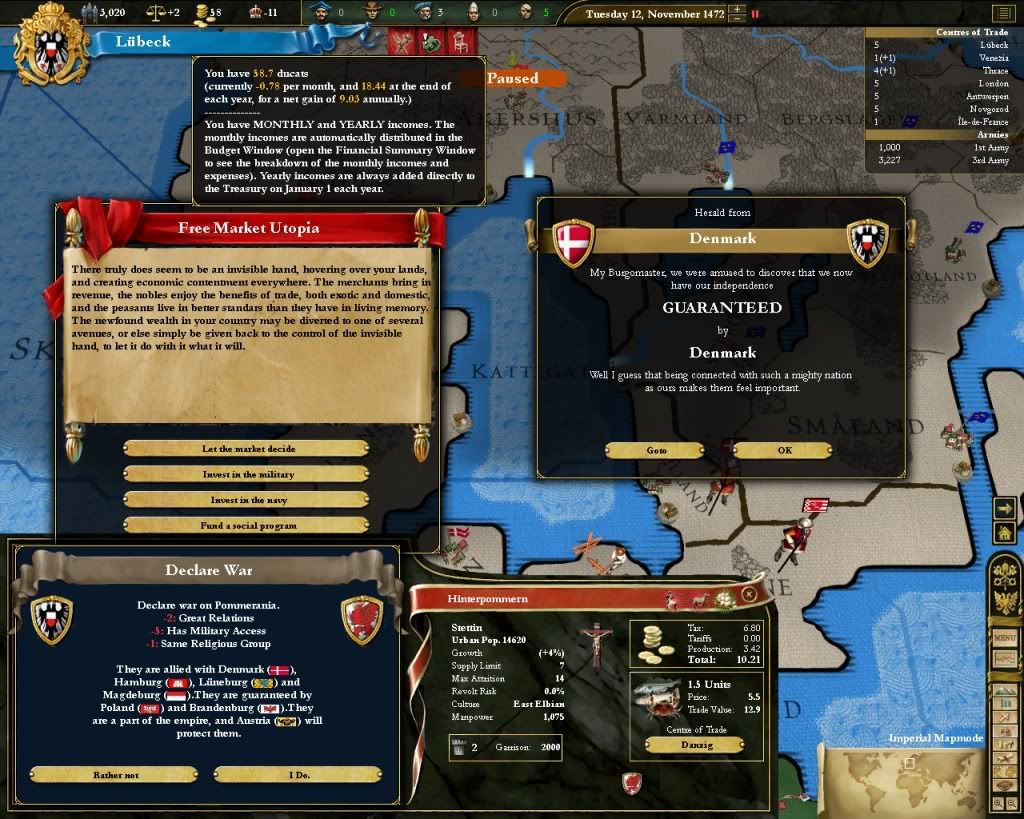
Task: Zoom in the map with the plus magnifier
Action: click(1000, 803)
